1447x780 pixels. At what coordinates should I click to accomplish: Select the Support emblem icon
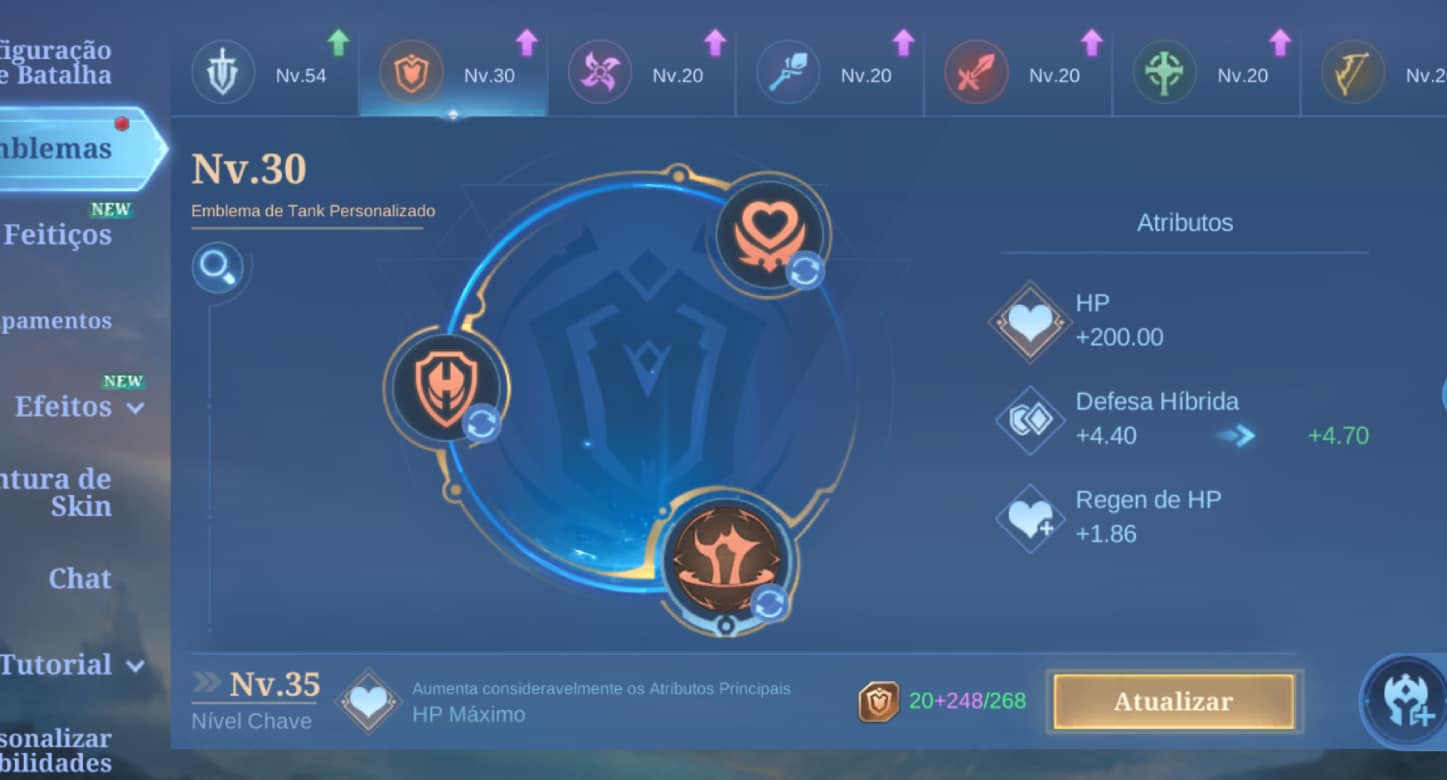(1163, 70)
